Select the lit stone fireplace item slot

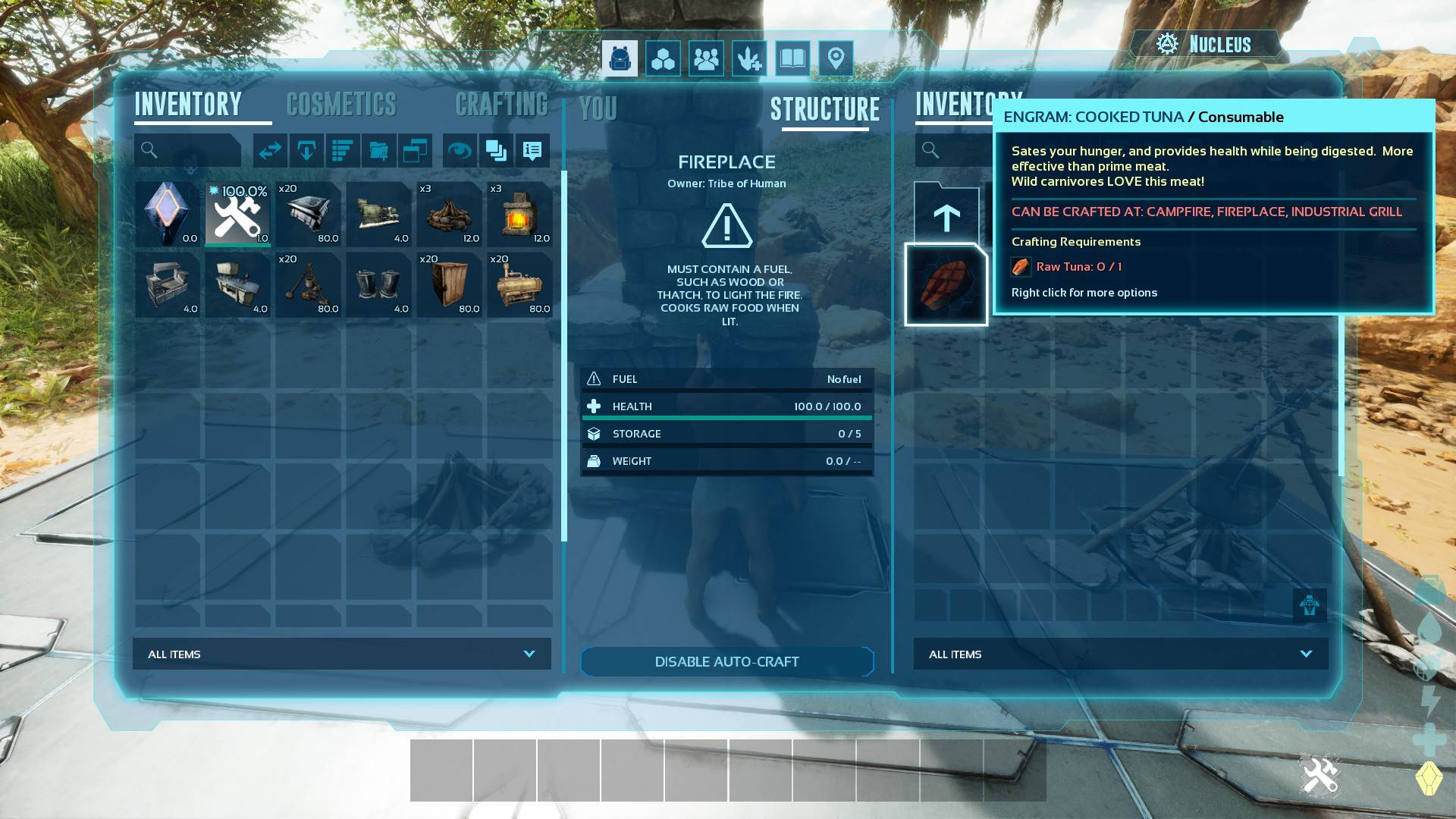[519, 215]
